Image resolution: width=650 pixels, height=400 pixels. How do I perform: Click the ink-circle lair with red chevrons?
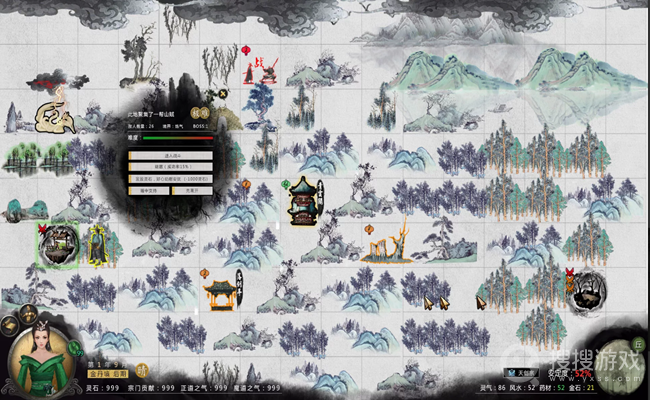[x=584, y=289]
